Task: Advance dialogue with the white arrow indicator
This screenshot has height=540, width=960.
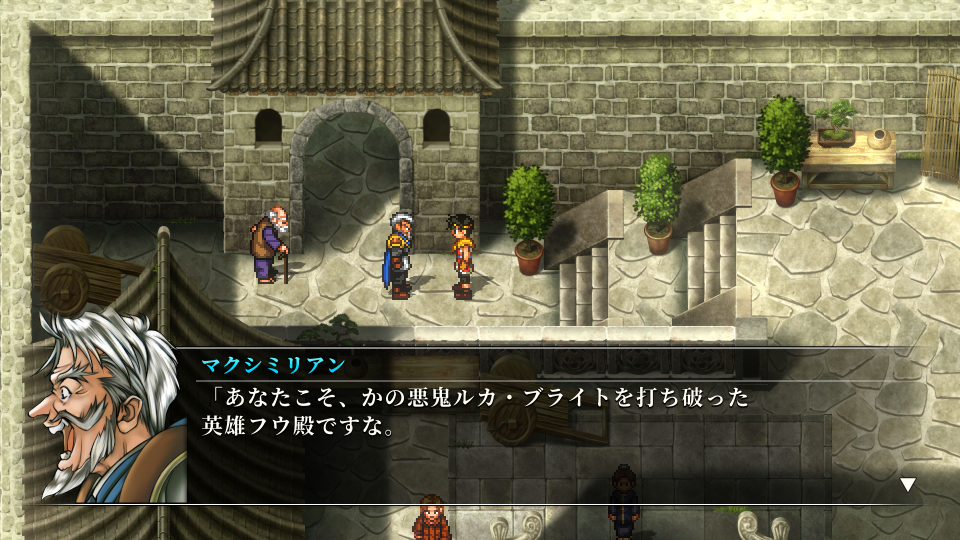Action: [x=908, y=485]
